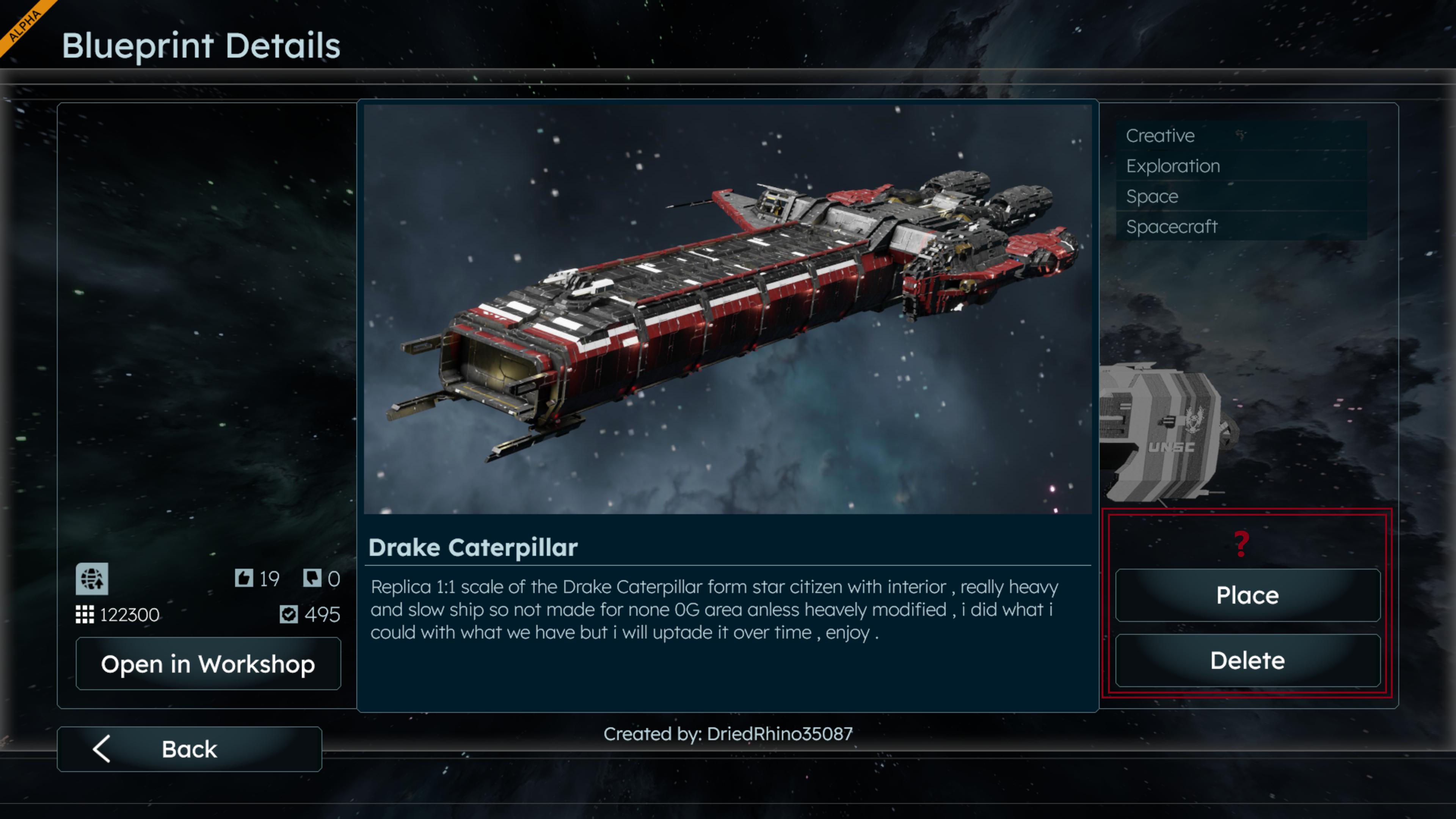The height and width of the screenshot is (819, 1456).
Task: View the Drake Caterpillar preview image
Action: click(x=728, y=309)
